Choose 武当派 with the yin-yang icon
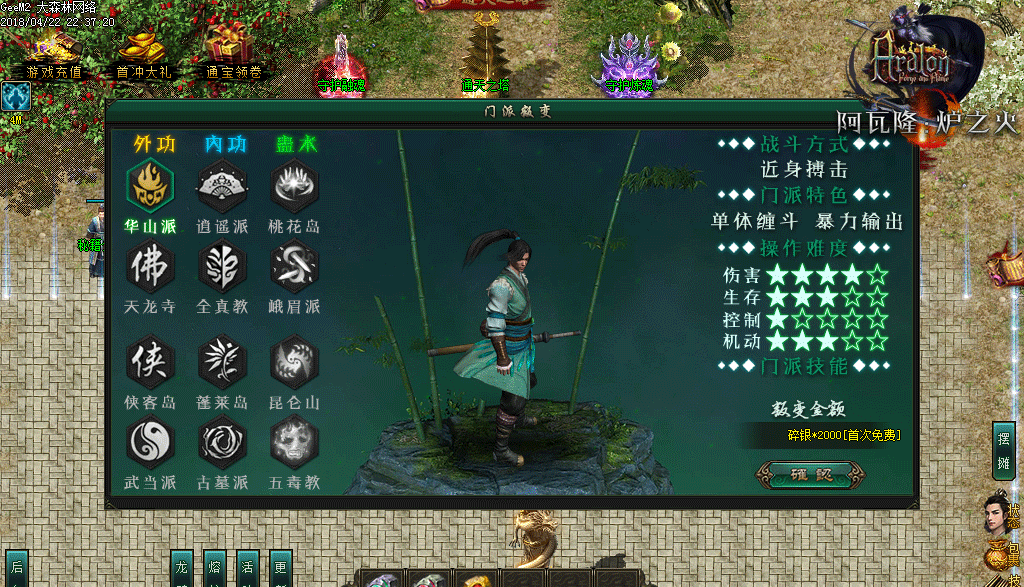The height and width of the screenshot is (587, 1024). tap(150, 442)
